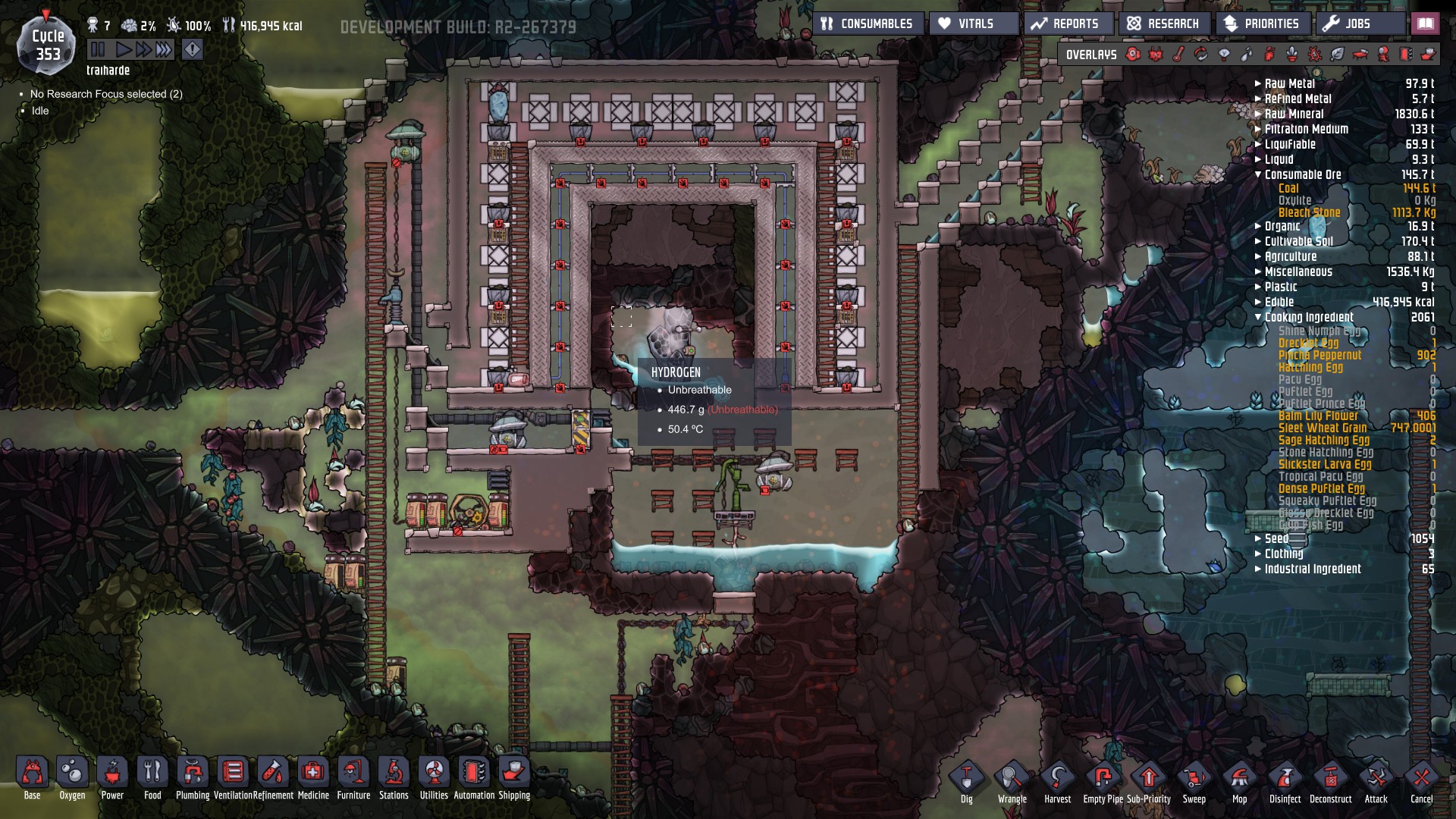Toggle the Temperature overlay thermometer icon
The height and width of the screenshot is (819, 1456).
tap(1180, 54)
